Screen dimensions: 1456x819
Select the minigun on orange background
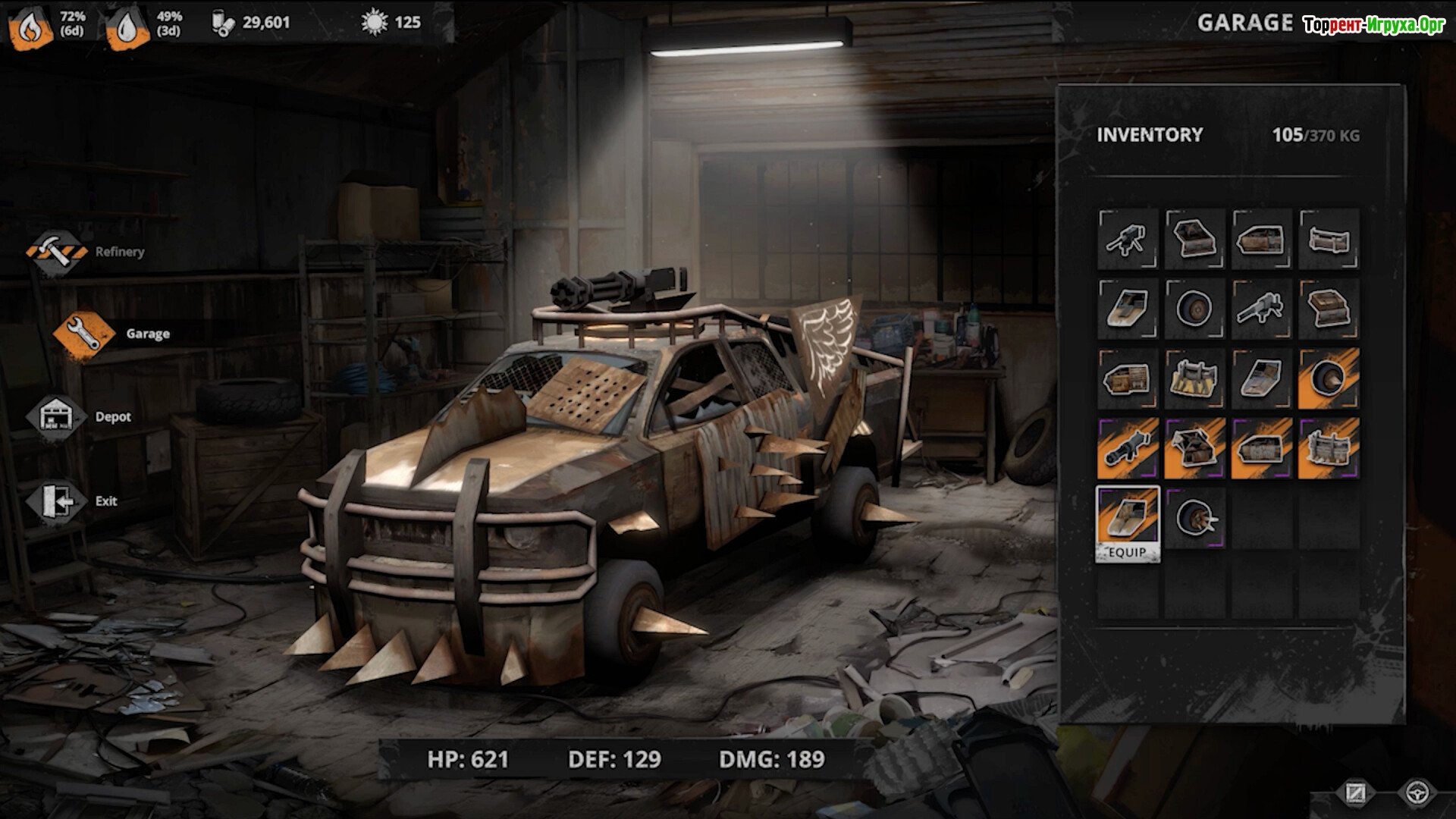[x=1128, y=448]
